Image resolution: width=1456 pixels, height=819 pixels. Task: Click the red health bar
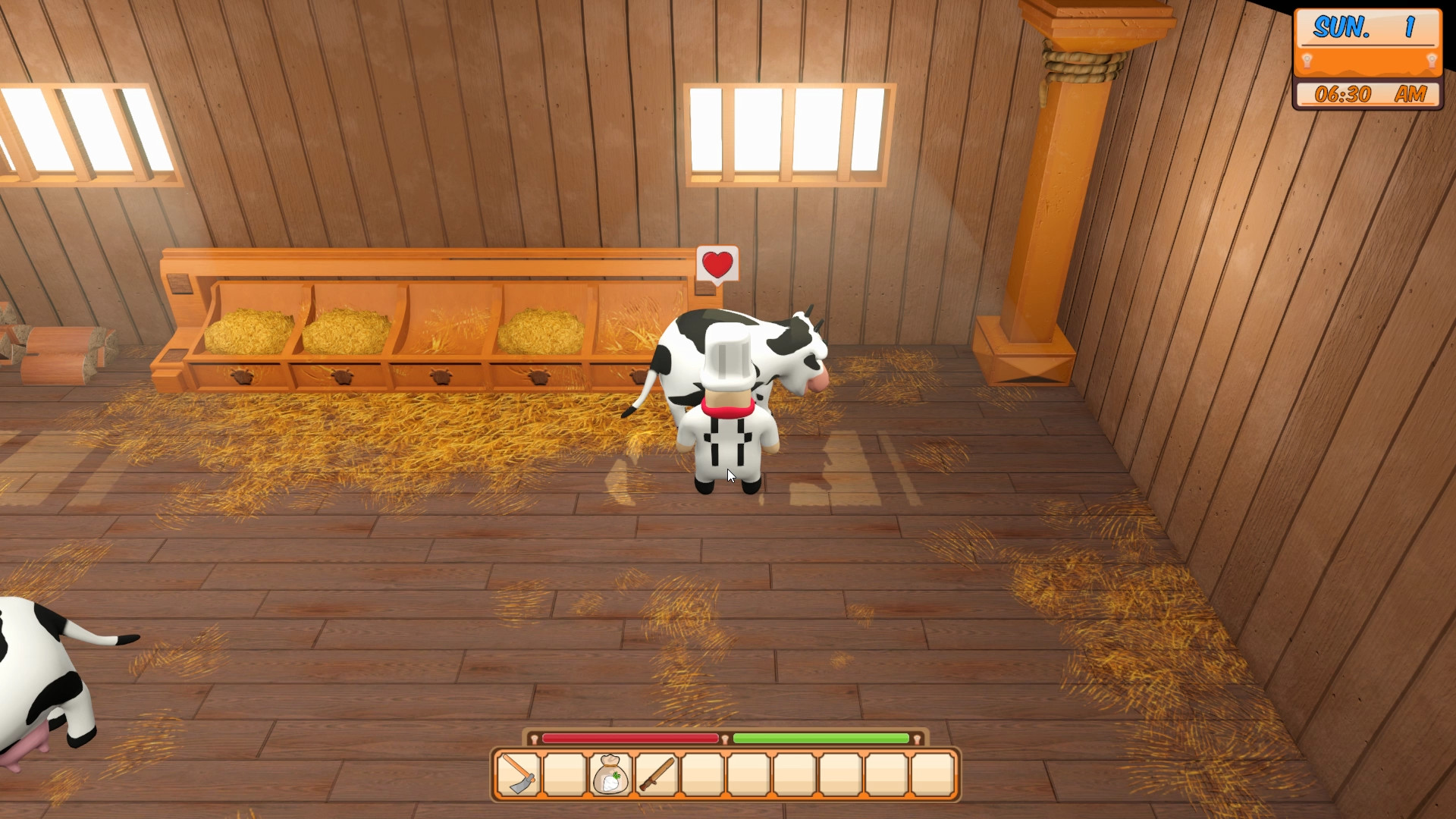[x=631, y=738]
